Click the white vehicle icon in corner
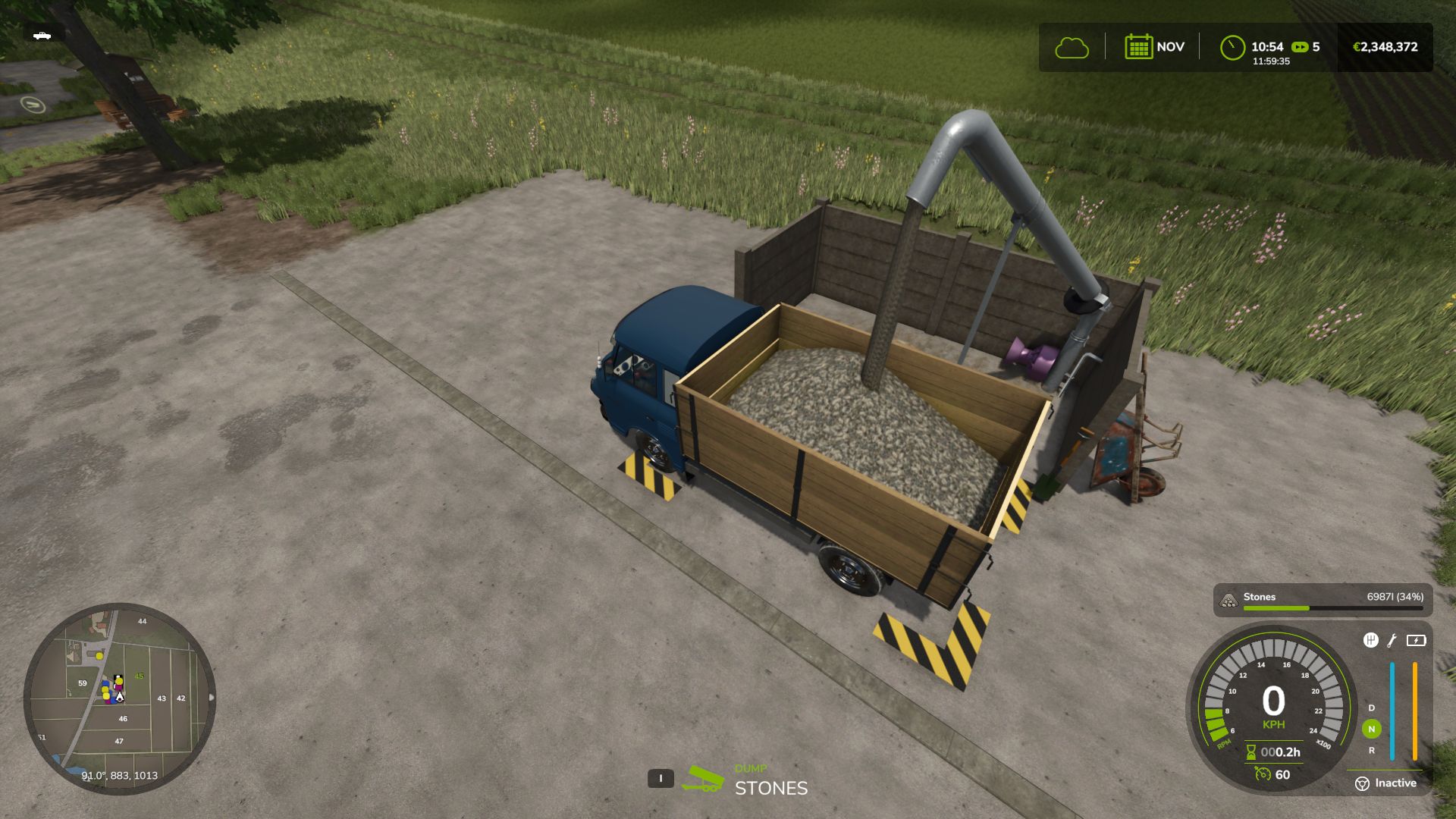This screenshot has width=1456, height=819. point(42,36)
